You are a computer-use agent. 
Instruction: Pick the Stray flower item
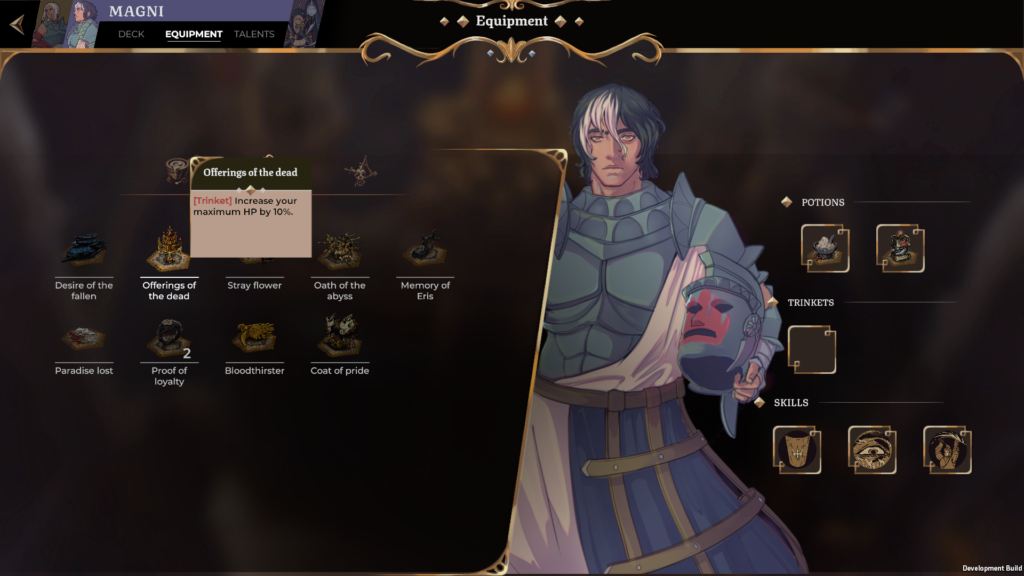click(x=254, y=262)
